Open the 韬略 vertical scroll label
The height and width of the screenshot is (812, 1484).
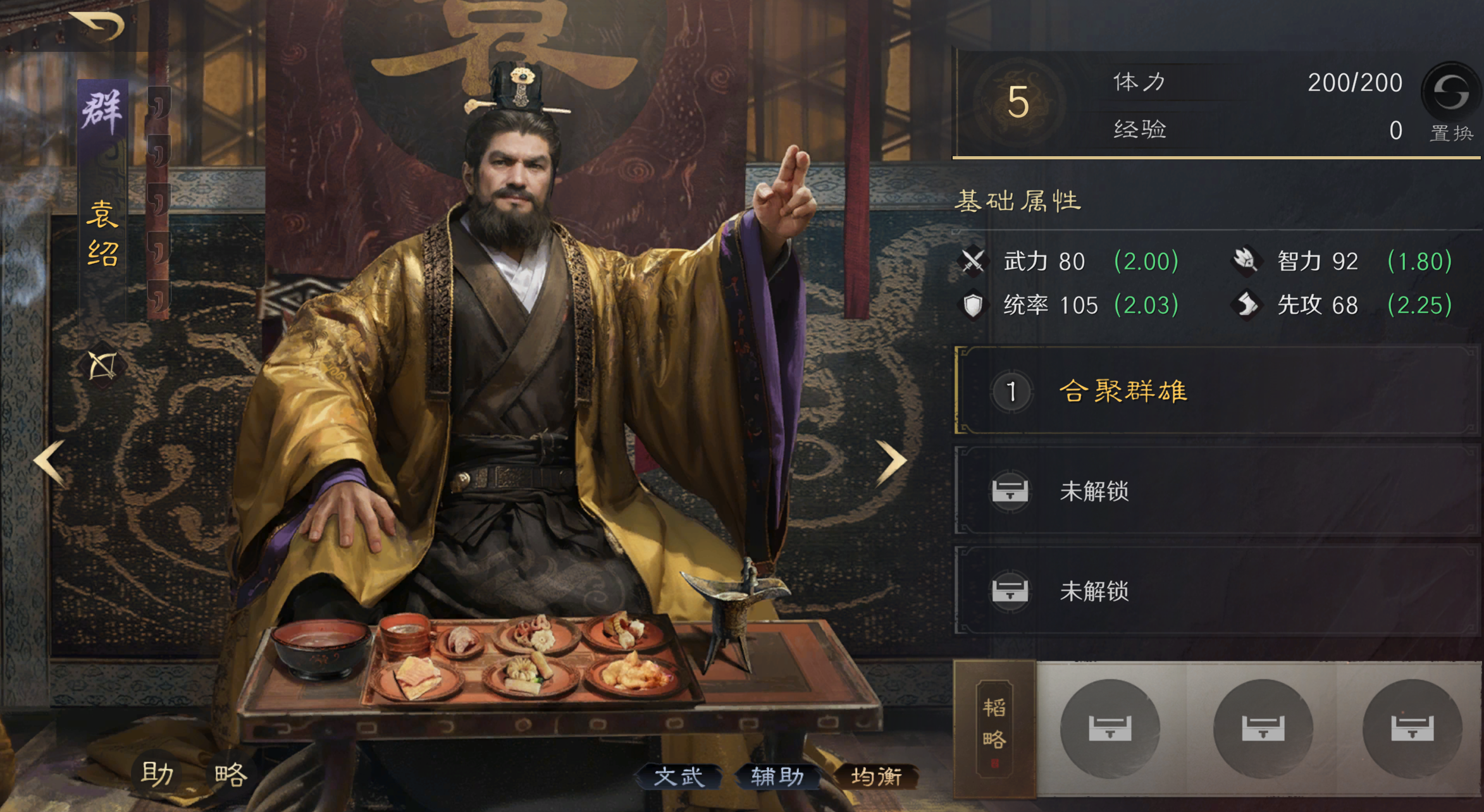(x=995, y=729)
